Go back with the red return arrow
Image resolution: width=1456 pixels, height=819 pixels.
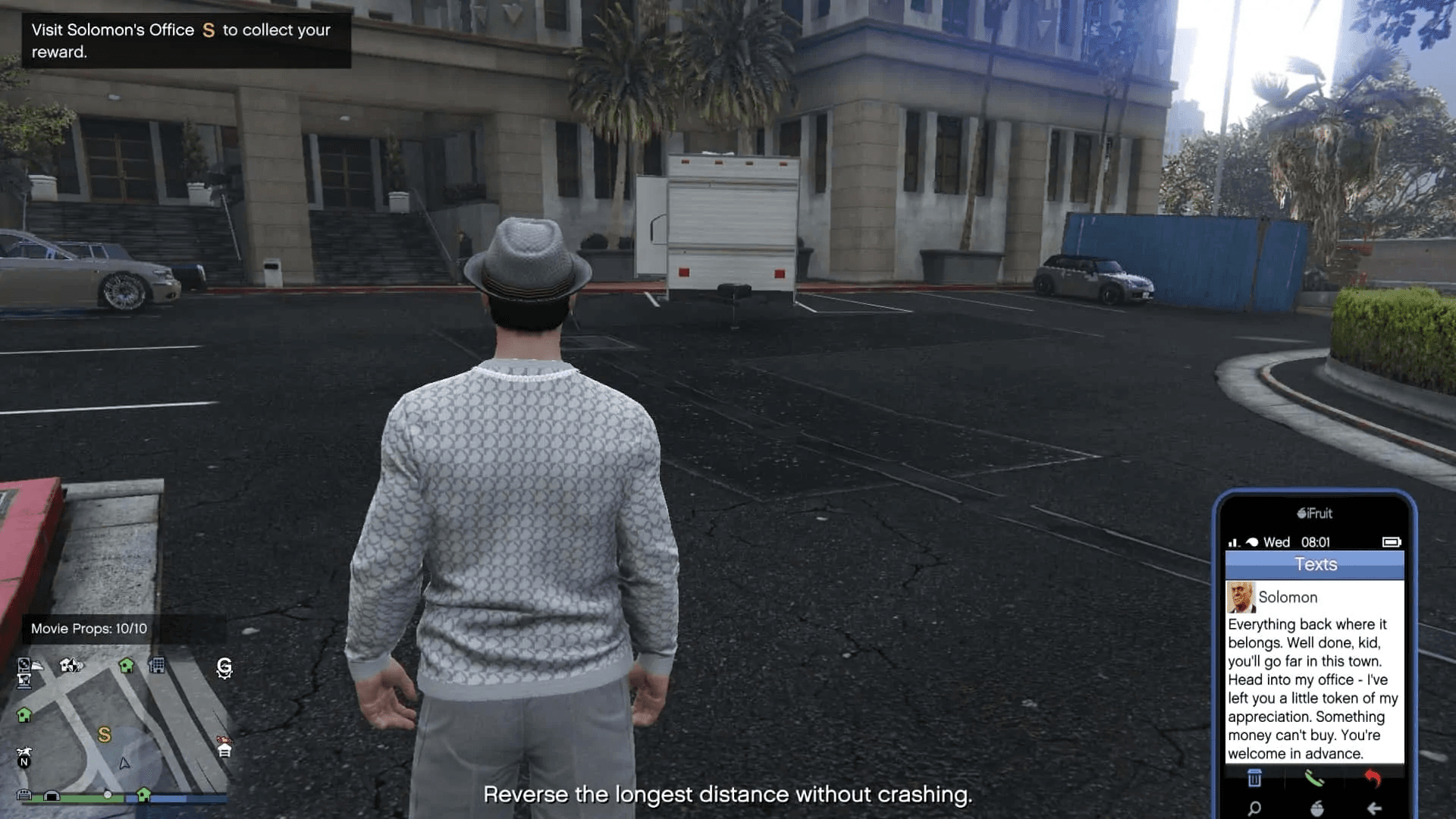point(1373,778)
